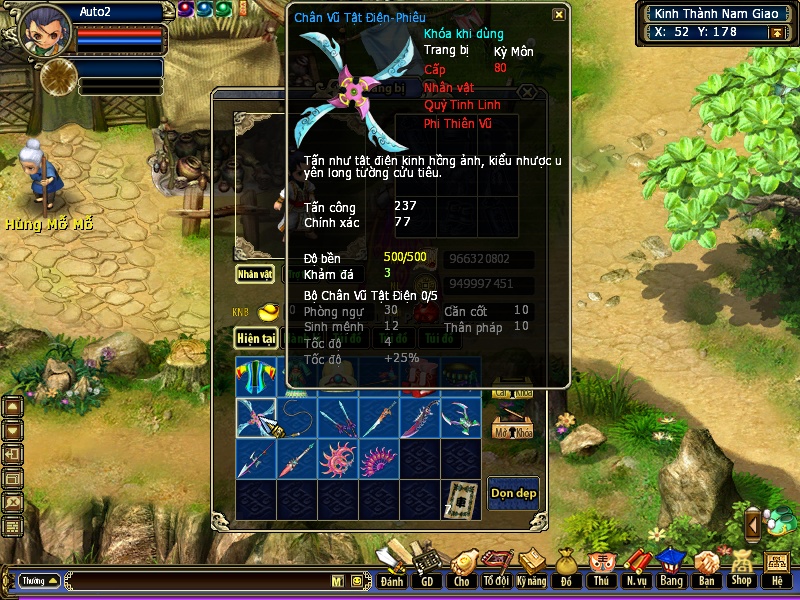Open the Thú pet menu
Viewport: 800px width, 600px height.
(x=600, y=568)
